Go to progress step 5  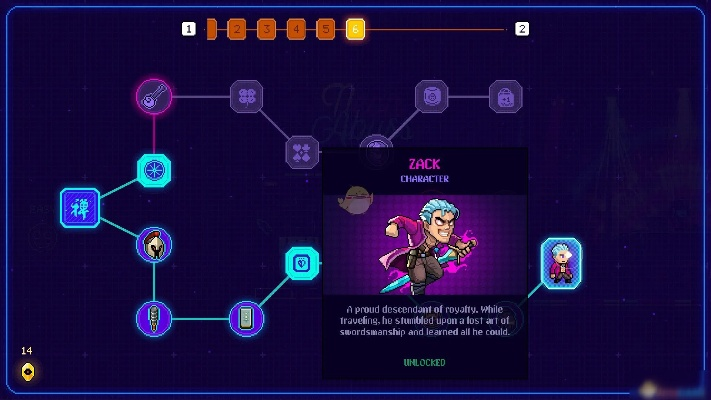coord(326,29)
